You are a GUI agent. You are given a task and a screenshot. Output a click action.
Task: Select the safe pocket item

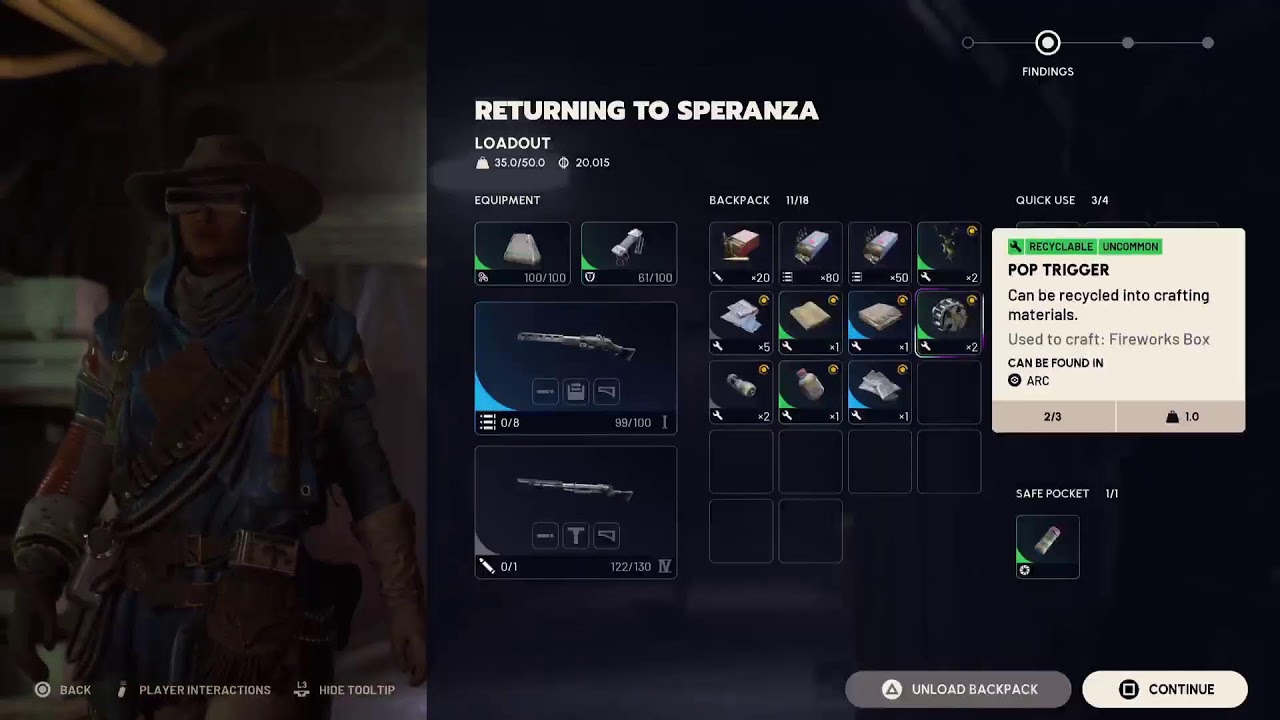click(x=1048, y=547)
